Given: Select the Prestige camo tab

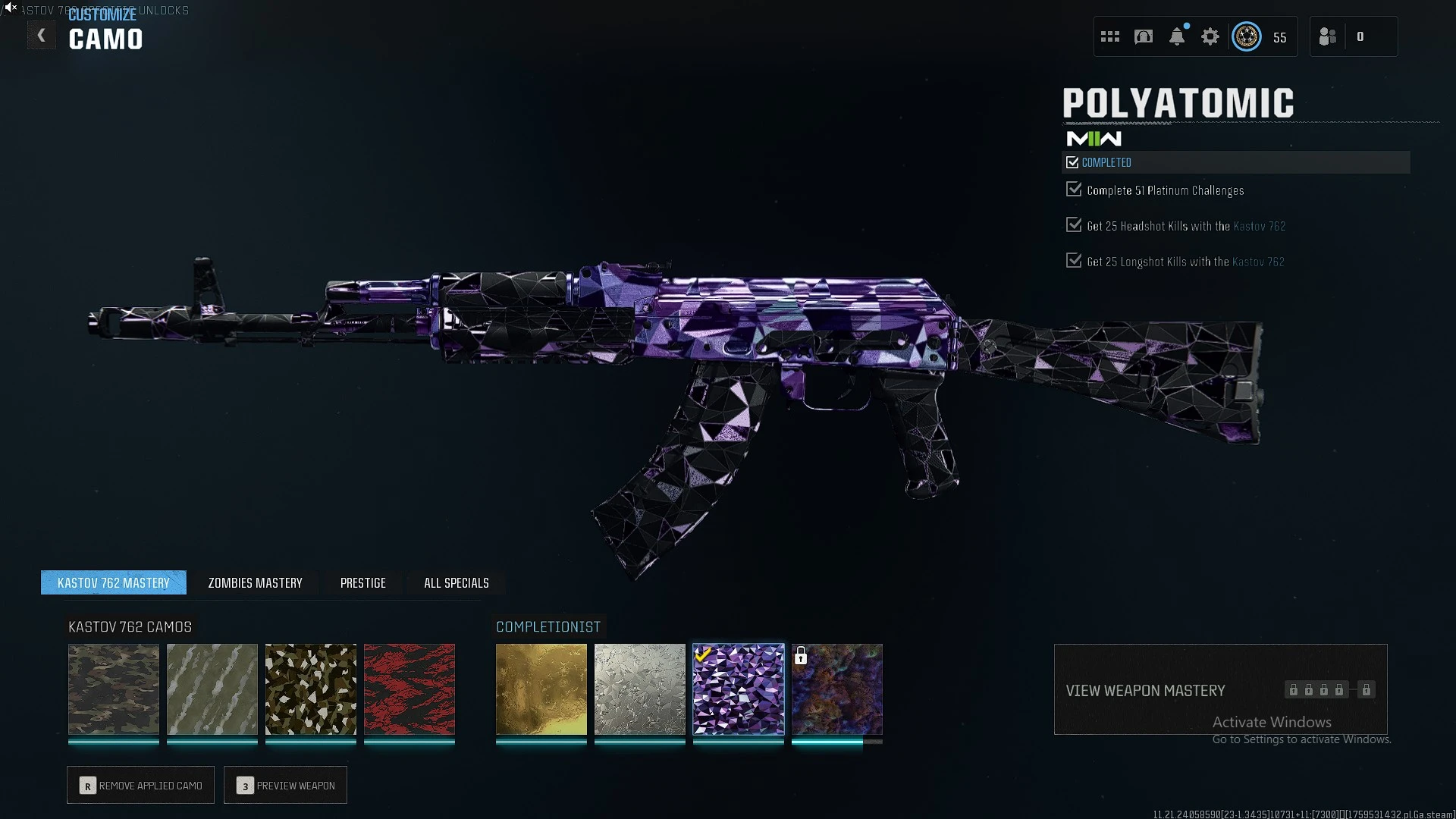Looking at the screenshot, I should (362, 582).
